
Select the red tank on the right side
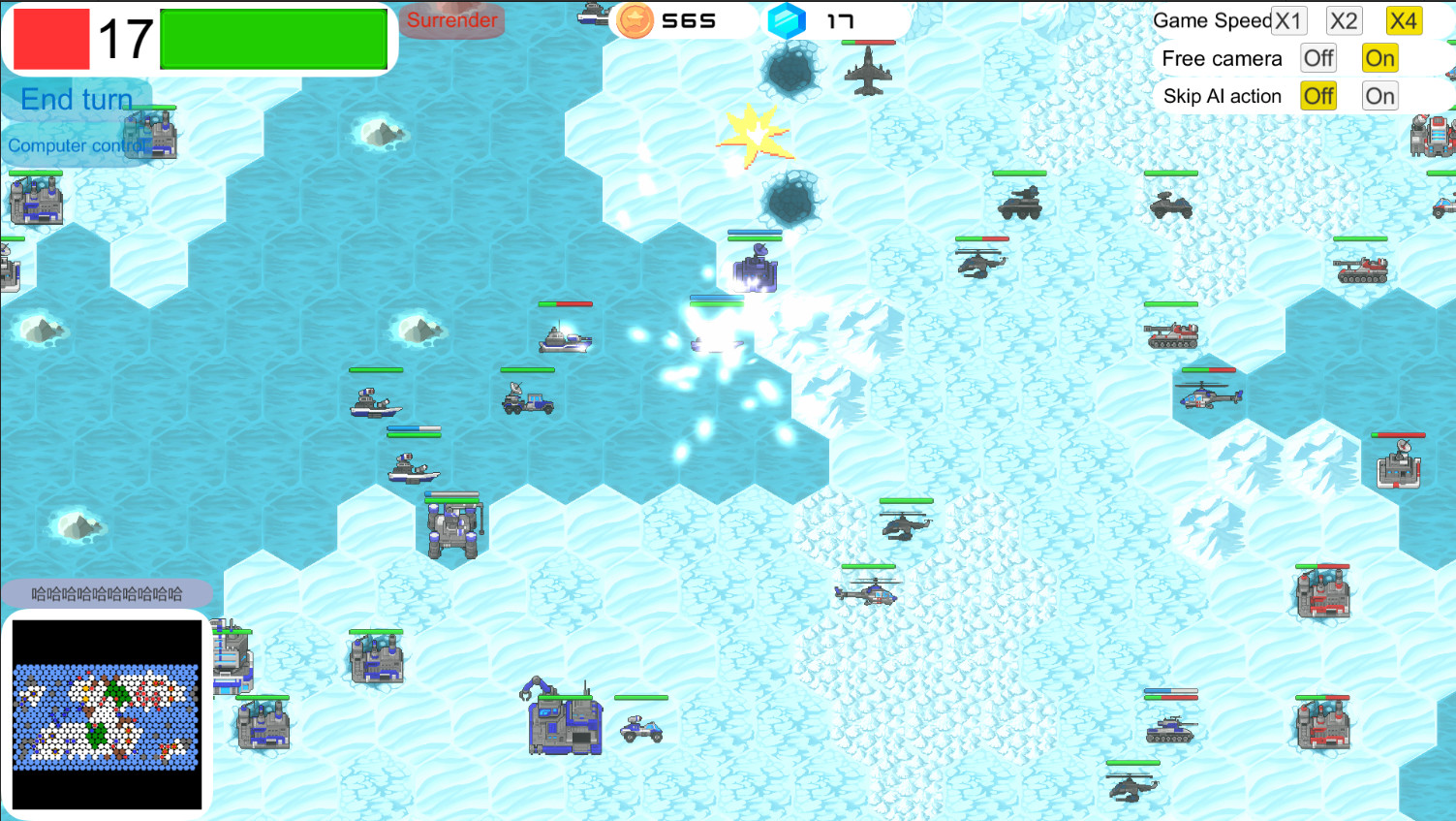point(1174,335)
